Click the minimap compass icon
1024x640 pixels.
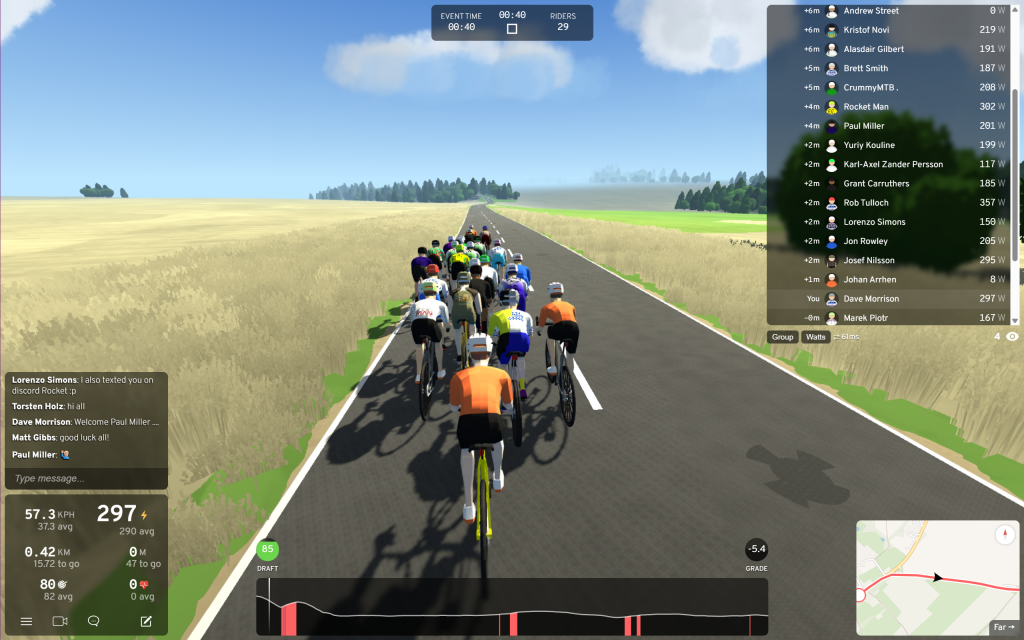pyautogui.click(x=1004, y=535)
